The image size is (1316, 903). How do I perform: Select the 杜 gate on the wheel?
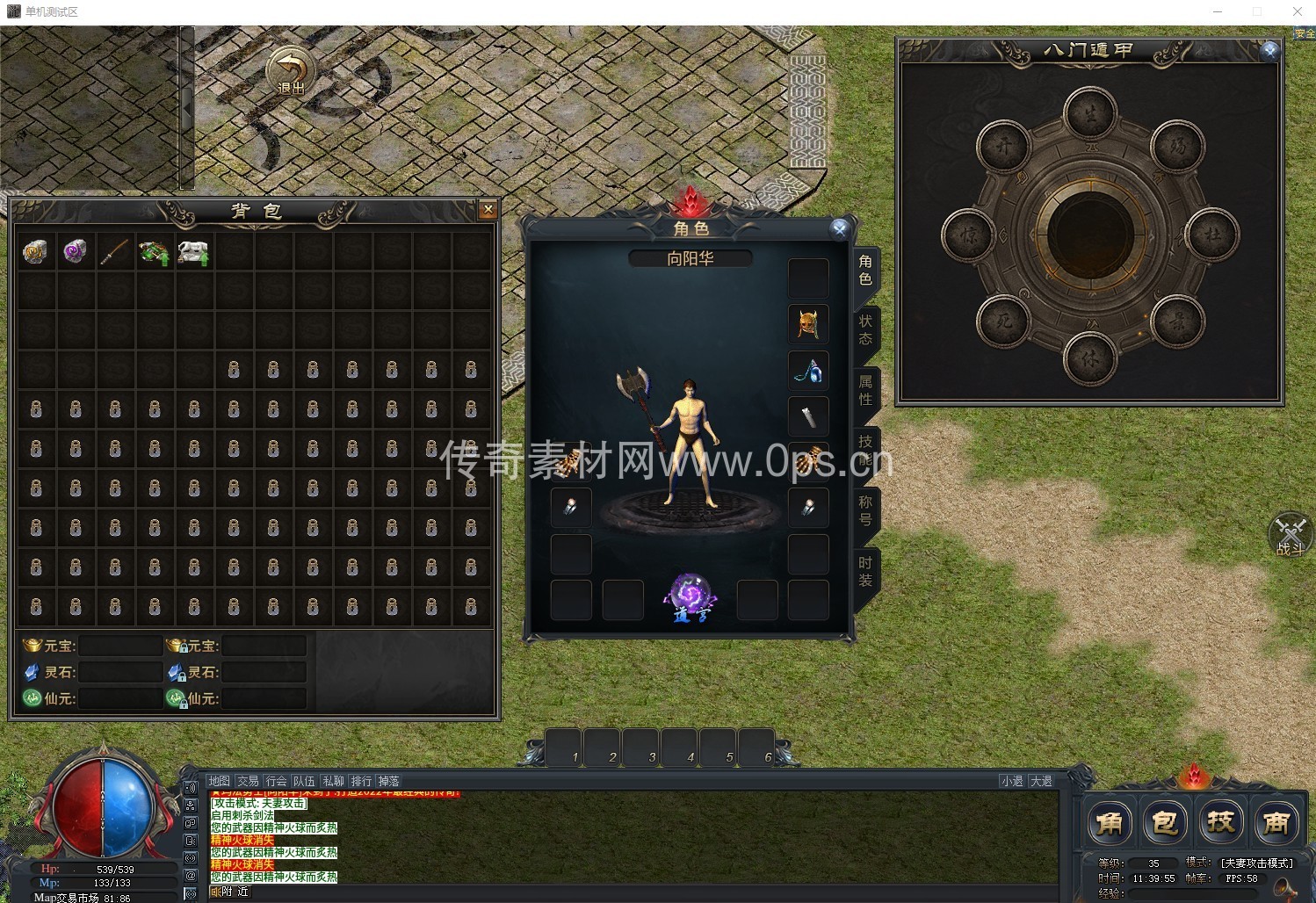(1212, 235)
